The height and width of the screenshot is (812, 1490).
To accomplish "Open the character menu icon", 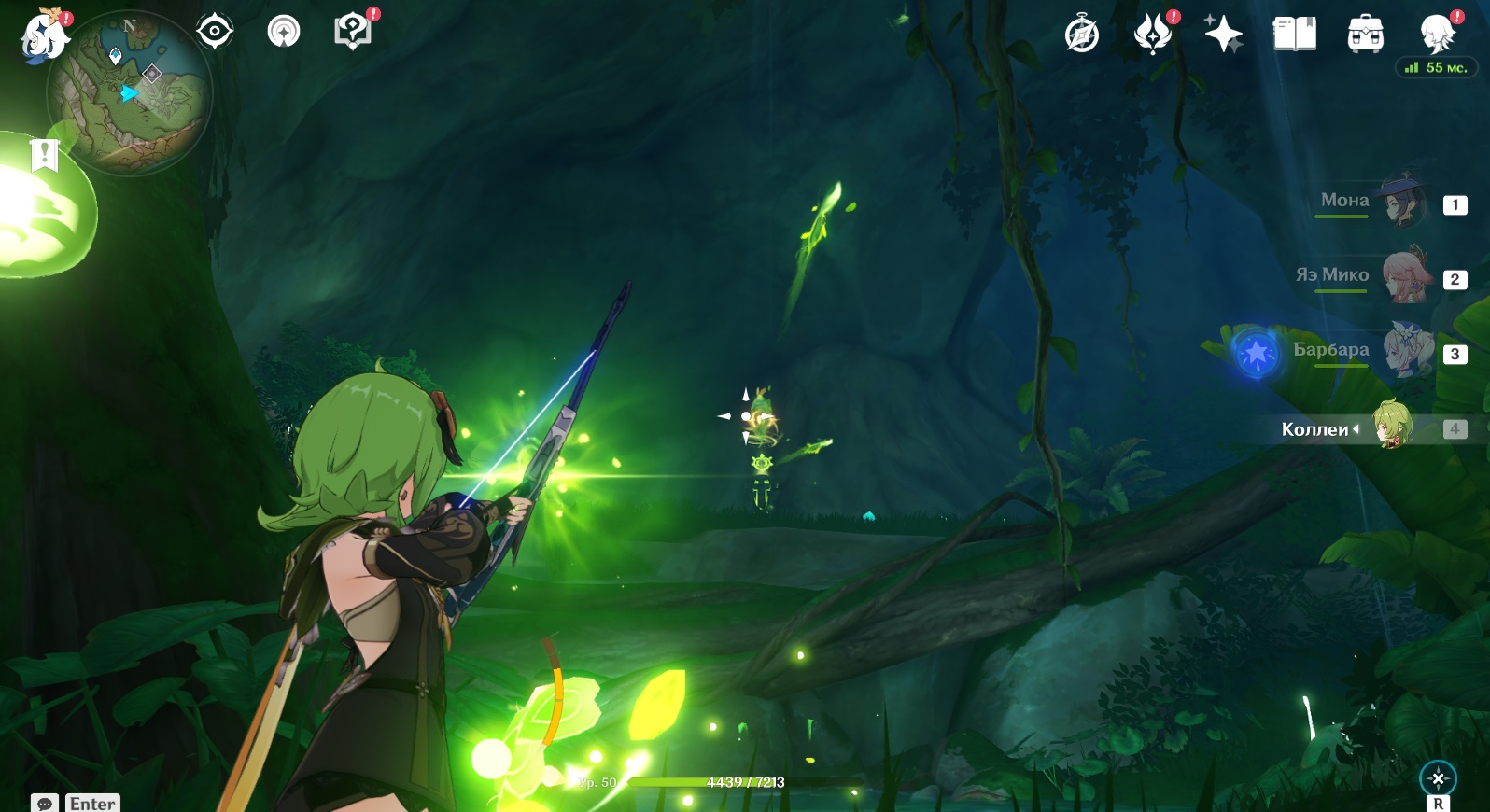I will pos(1436,35).
